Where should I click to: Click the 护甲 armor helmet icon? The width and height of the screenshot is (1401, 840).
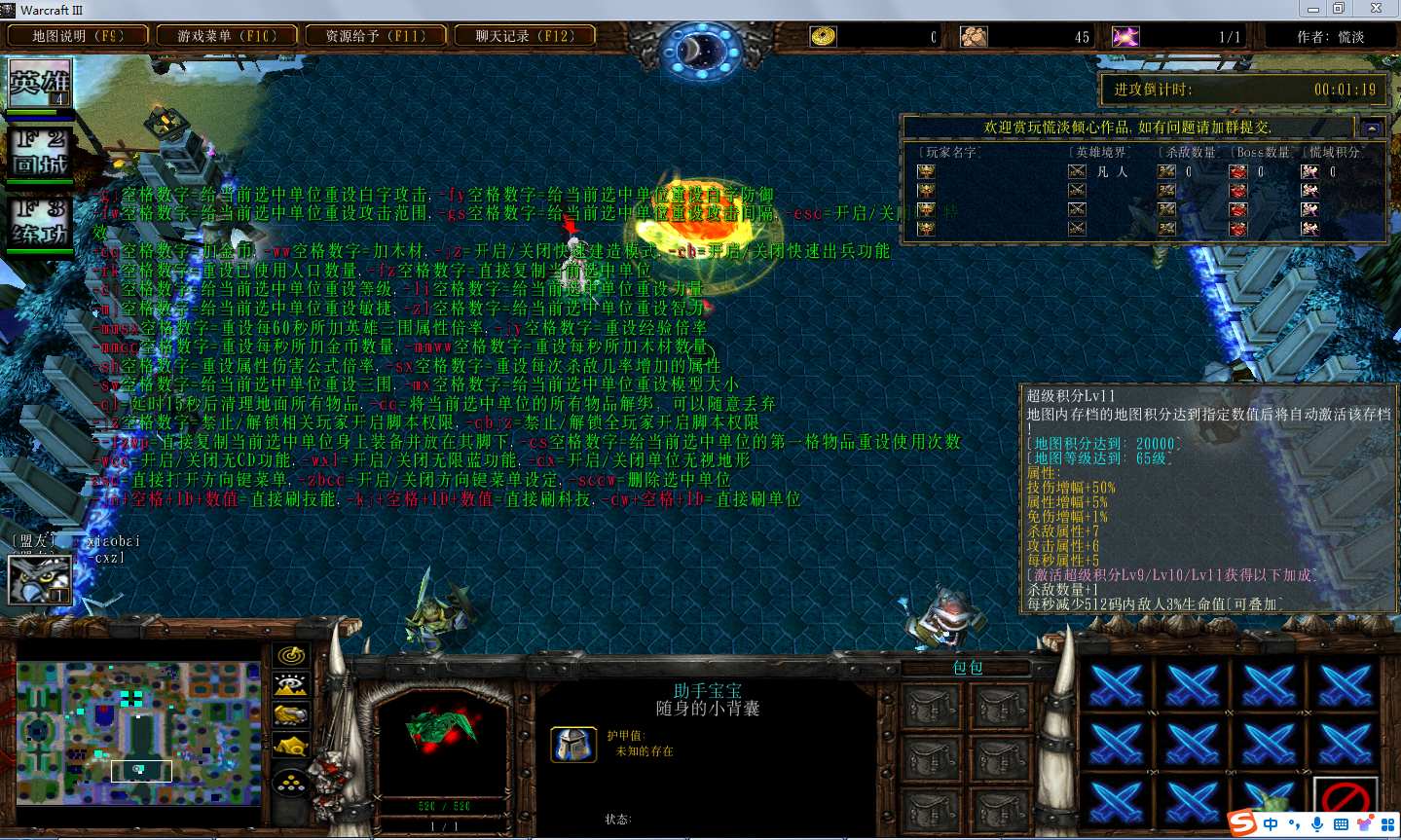pyautogui.click(x=573, y=745)
